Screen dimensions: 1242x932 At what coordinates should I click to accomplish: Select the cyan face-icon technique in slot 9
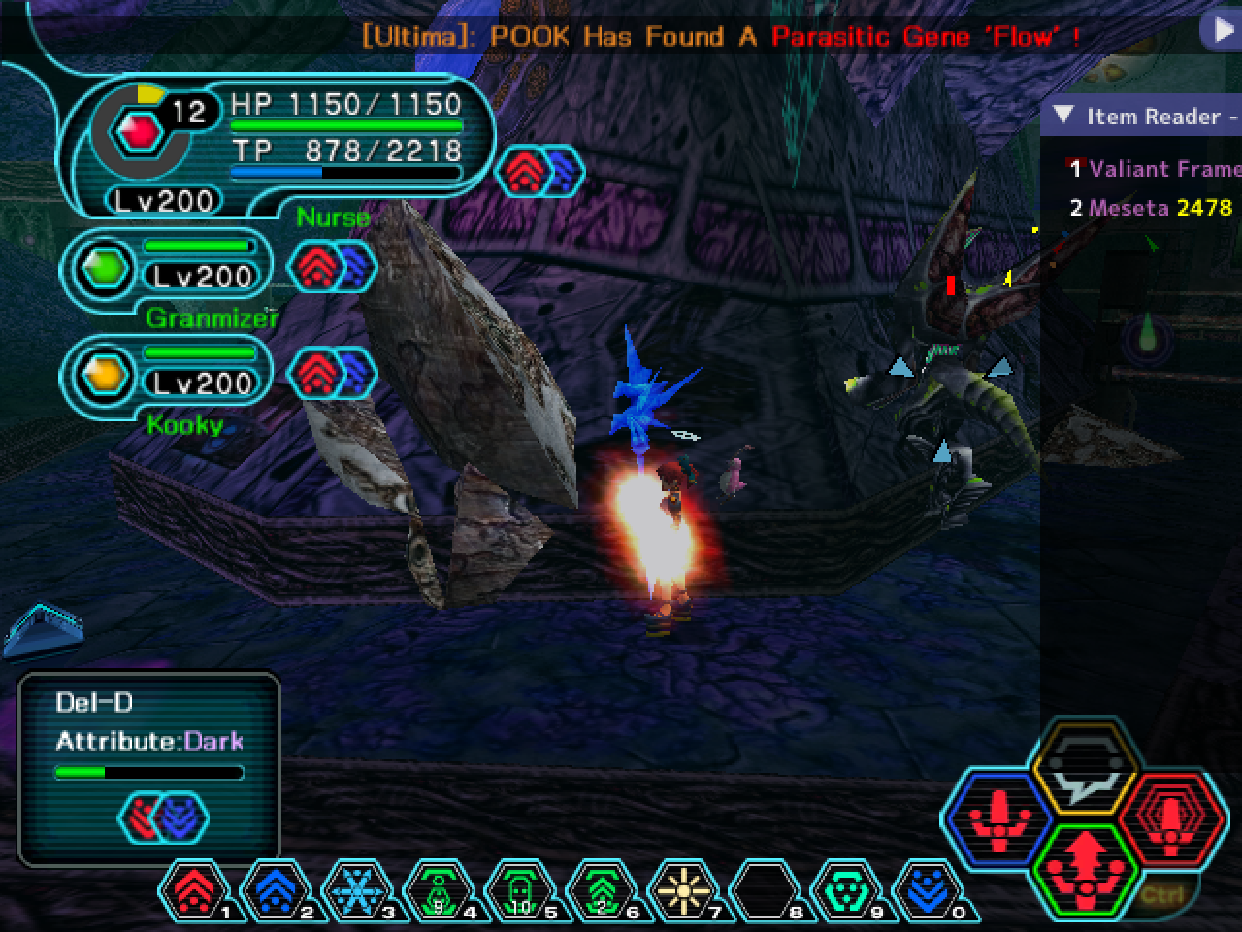[847, 889]
